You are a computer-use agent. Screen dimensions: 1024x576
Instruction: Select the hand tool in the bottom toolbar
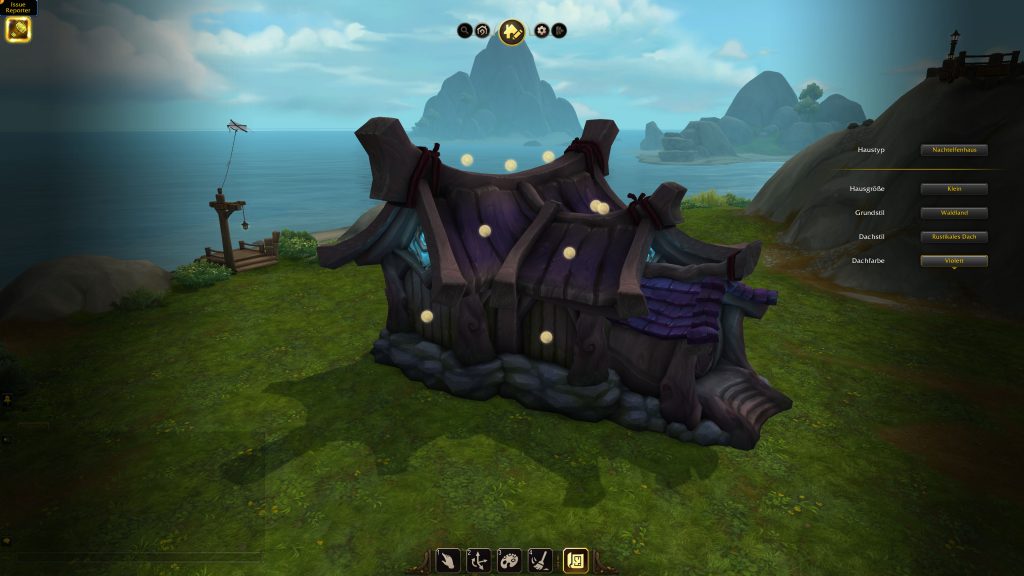449,560
